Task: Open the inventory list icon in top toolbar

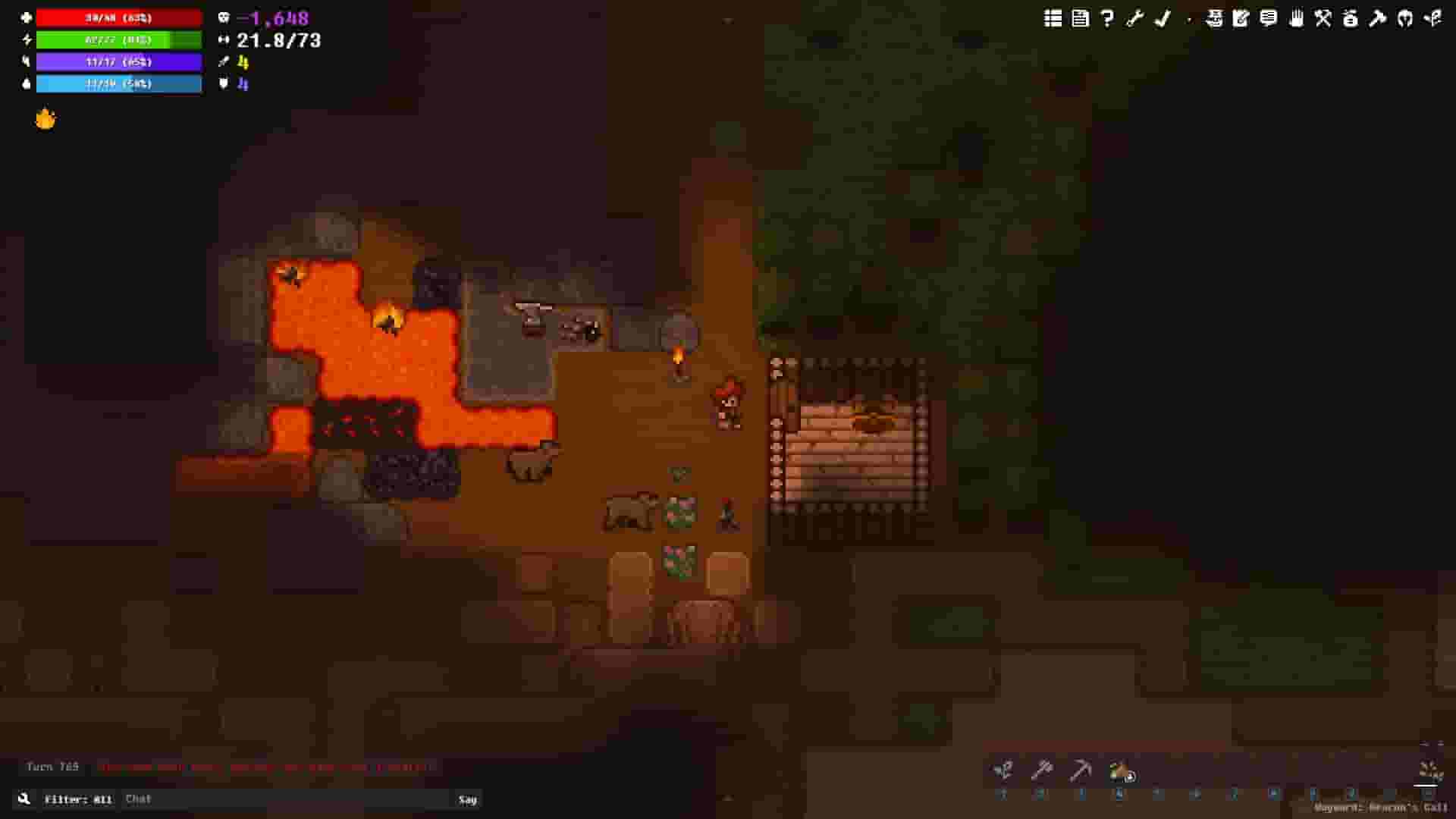Action: tap(1053, 19)
